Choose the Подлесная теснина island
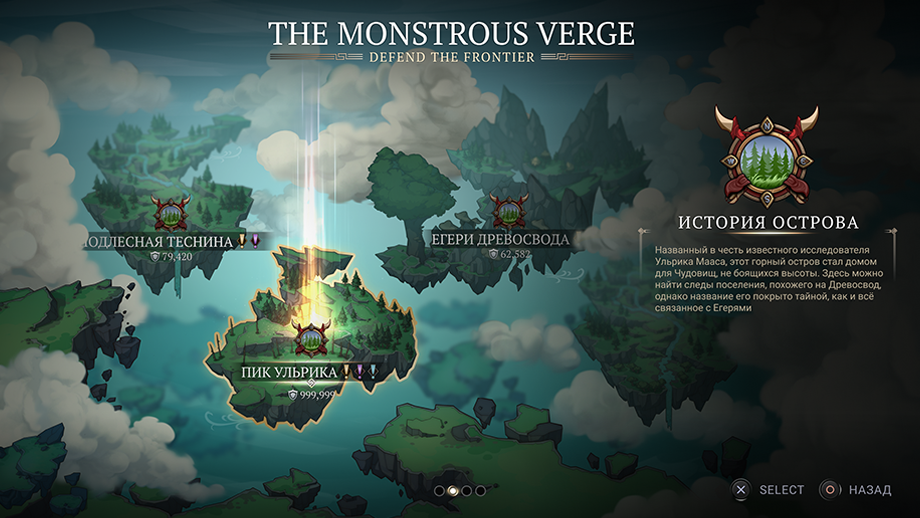This screenshot has width=920, height=518. click(x=169, y=214)
